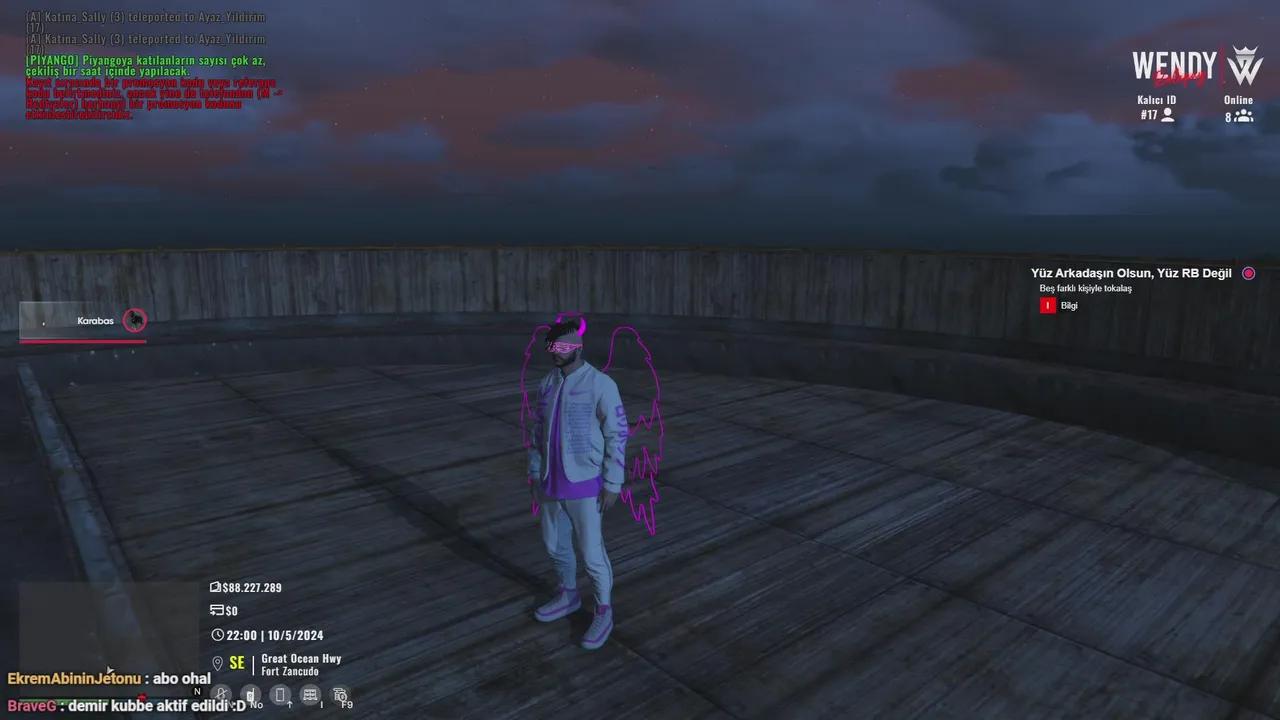Screen dimensions: 1280x720
Task: Open the Bilgi notification entry
Action: point(1069,305)
